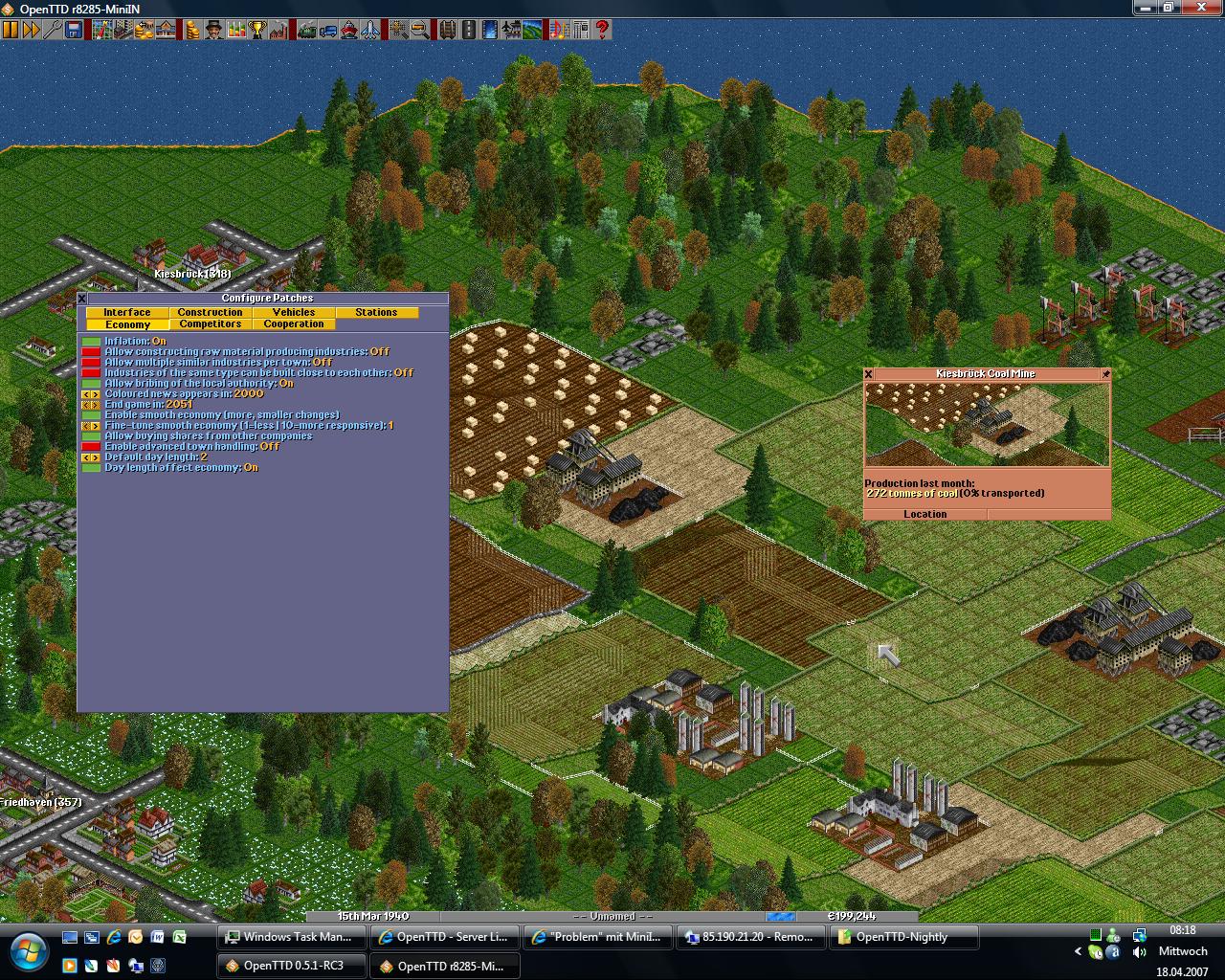Click the red question mark help icon
This screenshot has width=1225, height=980.
click(x=602, y=30)
